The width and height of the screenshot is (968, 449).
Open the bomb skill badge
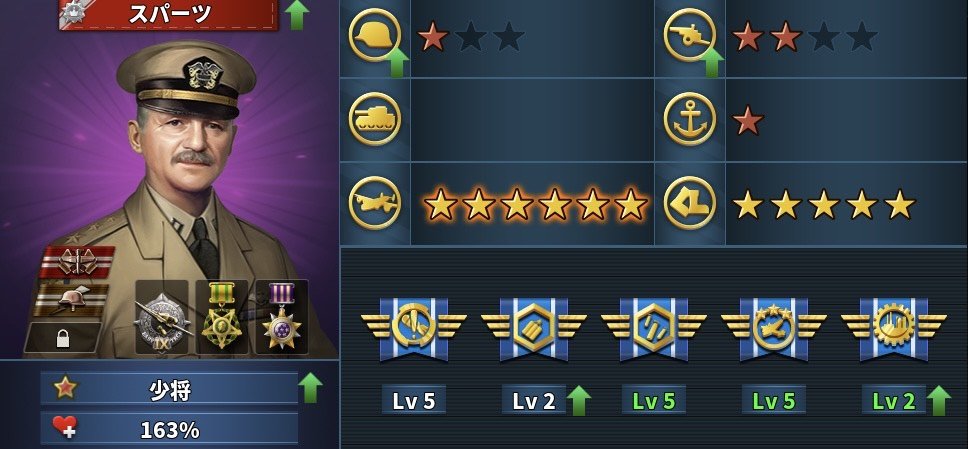pos(413,327)
